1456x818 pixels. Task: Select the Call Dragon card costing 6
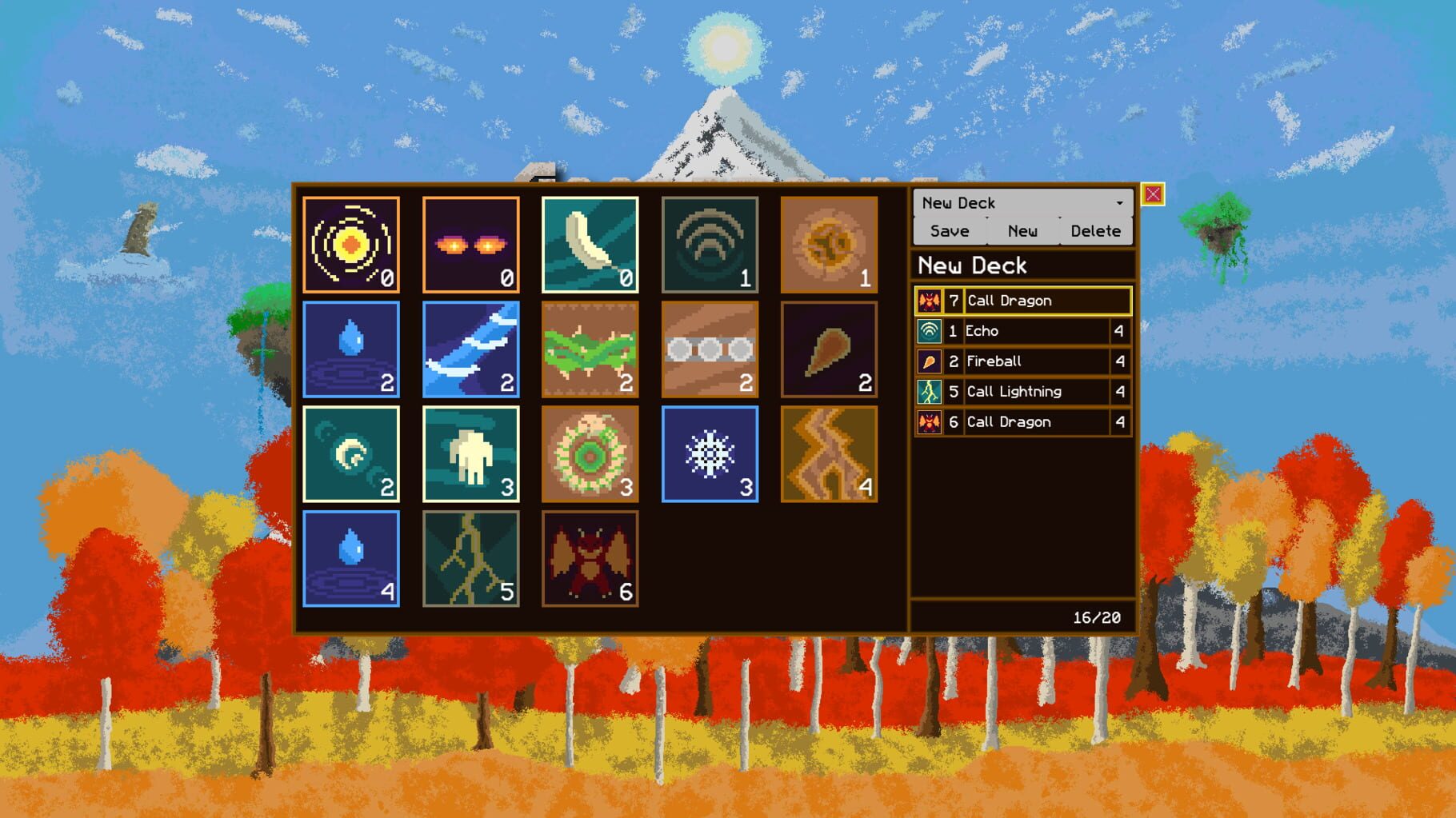[x=590, y=557]
